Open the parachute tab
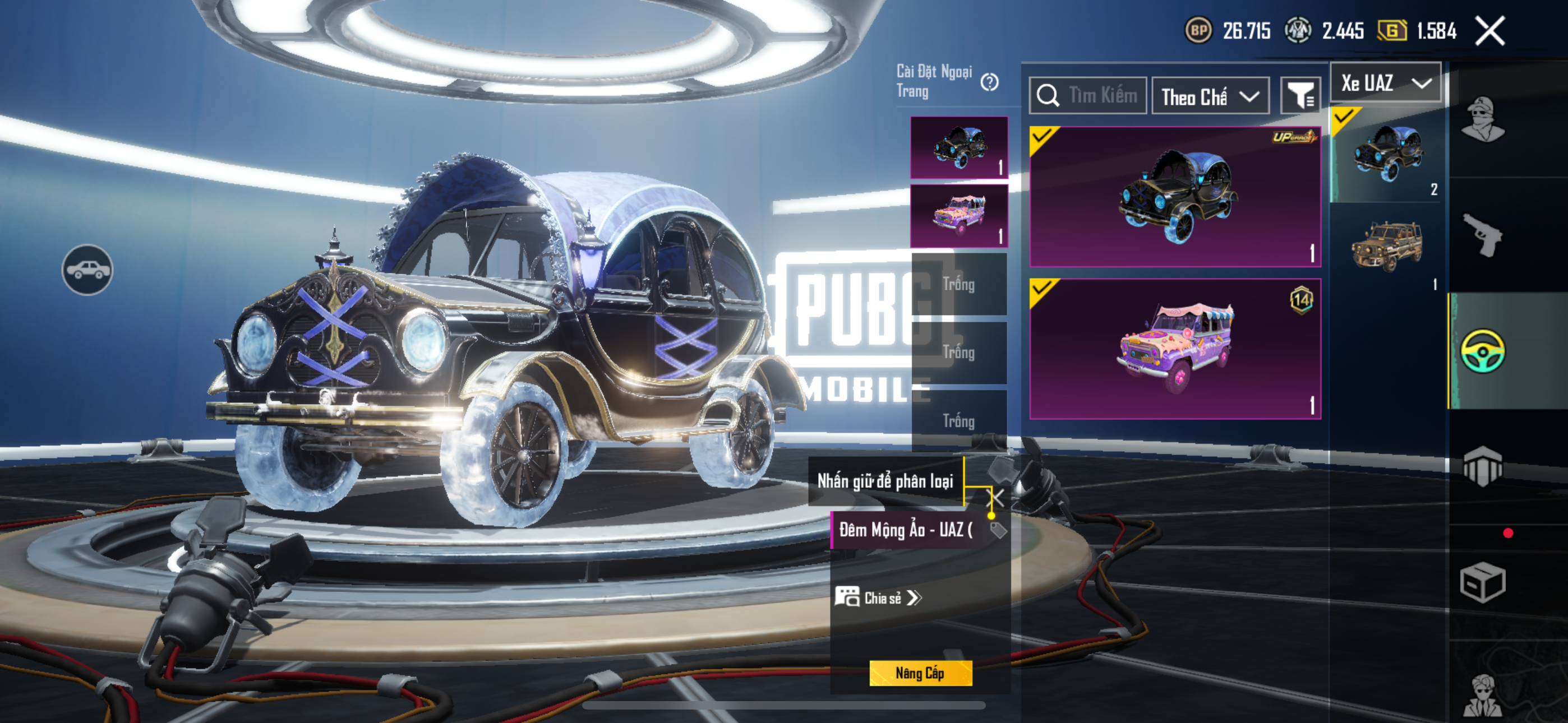This screenshot has height=723, width=1568. point(1483,466)
